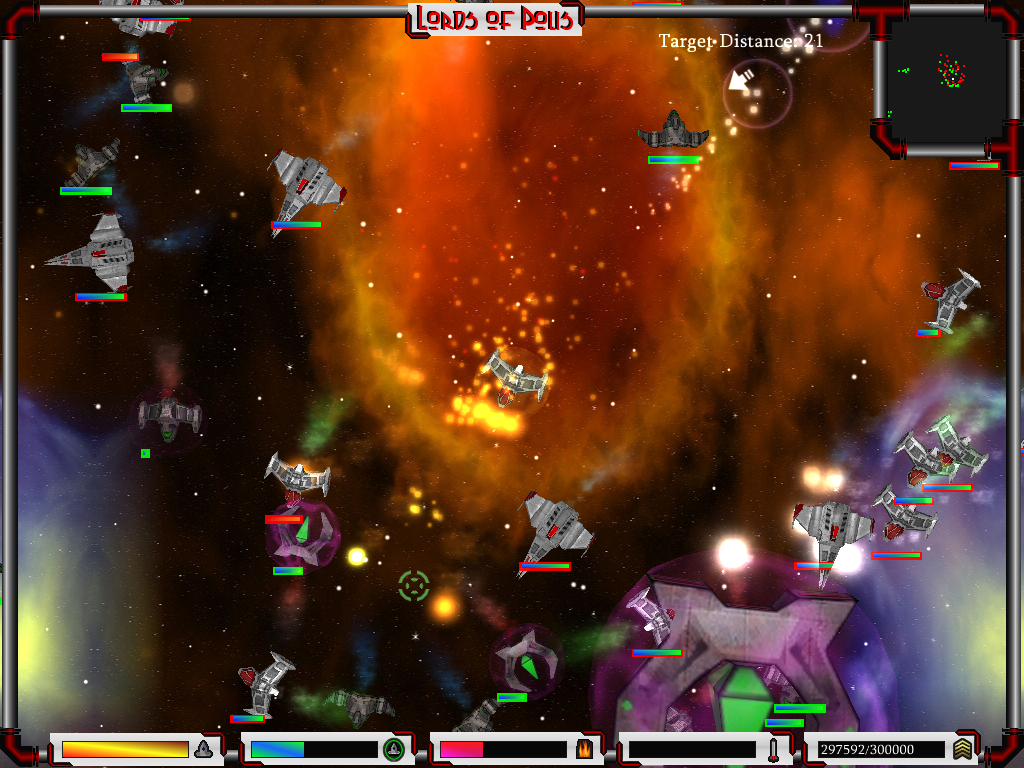1024x768 pixels.
Task: Click the white target direction arrow
Action: tap(741, 82)
